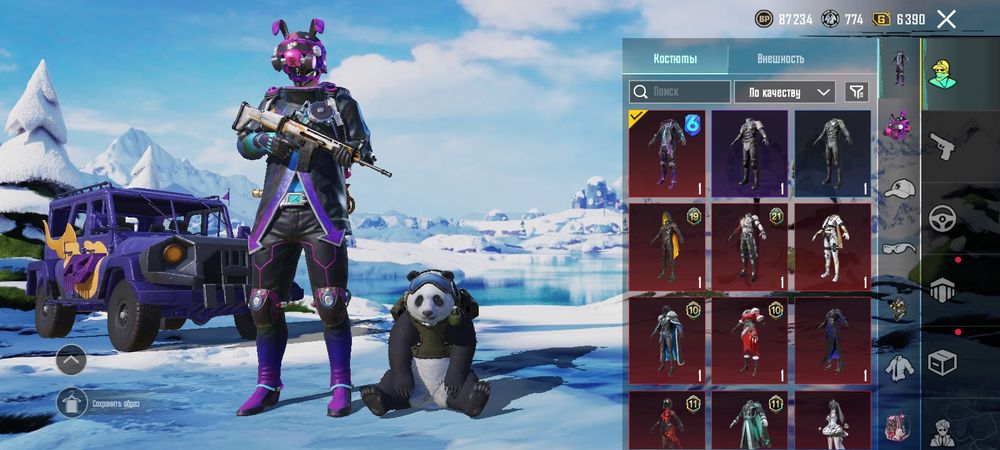Select the equipped costume with blue 6 badge
The height and width of the screenshot is (450, 1000).
click(x=666, y=153)
